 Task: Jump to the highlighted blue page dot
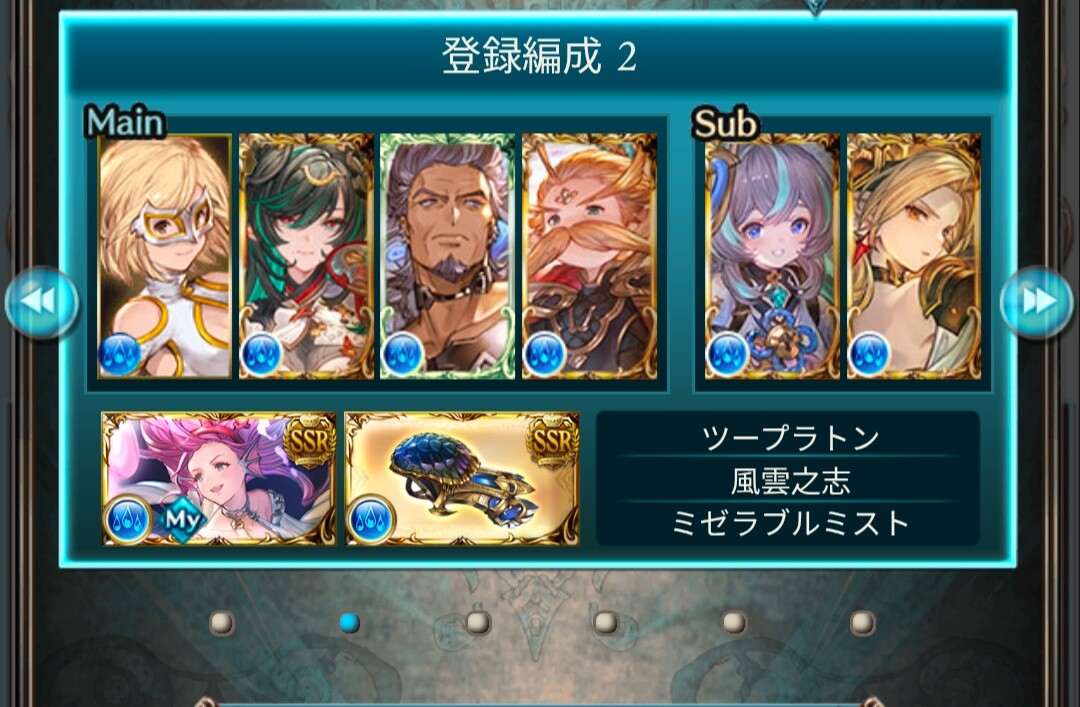point(349,623)
